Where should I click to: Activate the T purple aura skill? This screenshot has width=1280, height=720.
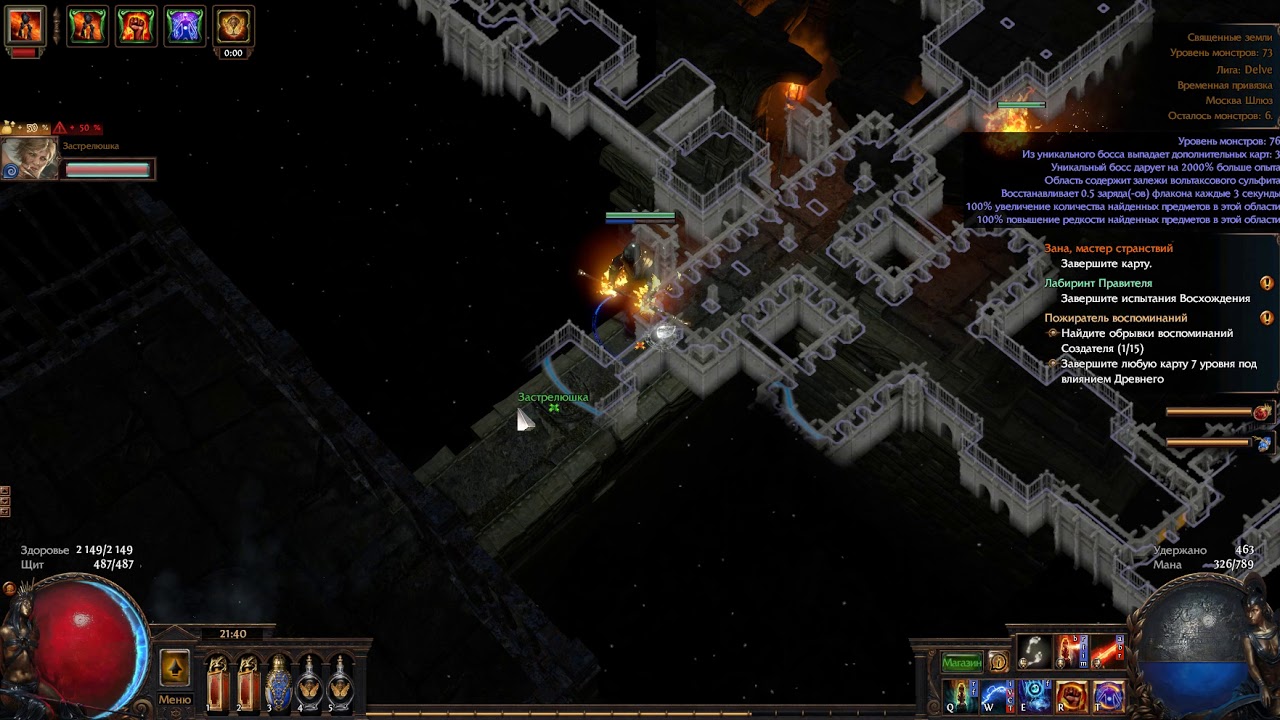click(x=1107, y=695)
